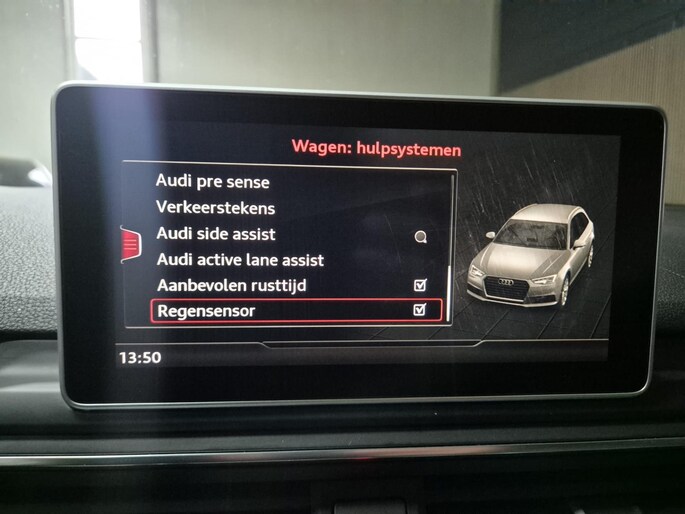Screen dimensions: 685x514
Task: Open the Audi pre sense entry
Action: coord(213,182)
